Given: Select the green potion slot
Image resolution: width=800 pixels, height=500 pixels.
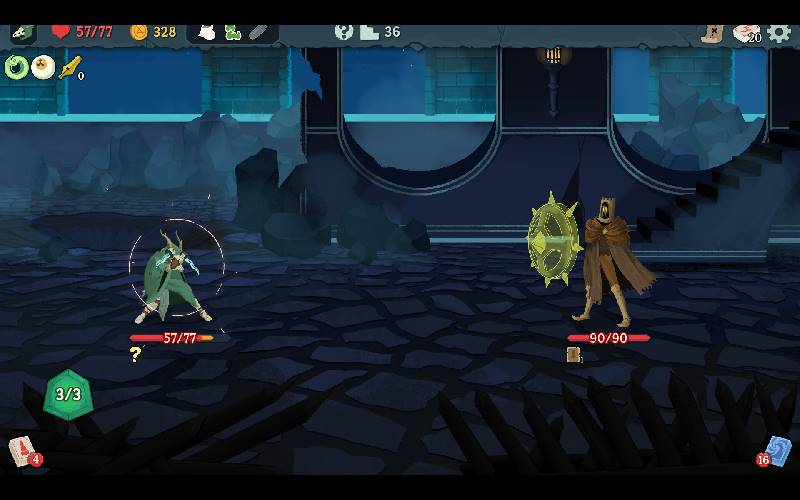Looking at the screenshot, I should click(x=233, y=32).
